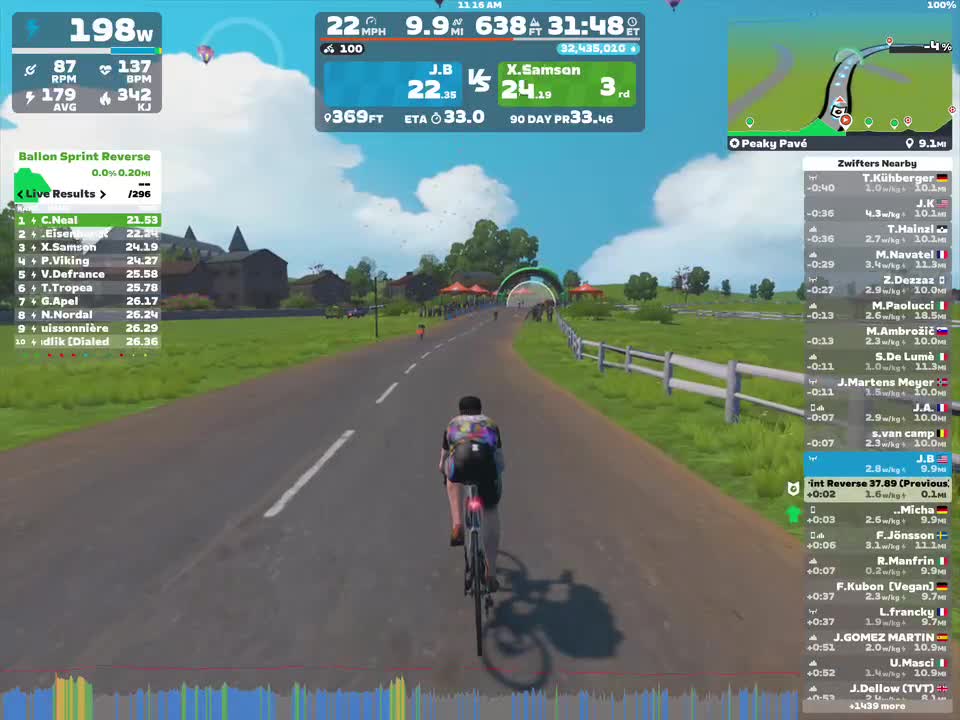Select the X.Samson rival comparison panel
960x720 pixels.
coord(568,84)
